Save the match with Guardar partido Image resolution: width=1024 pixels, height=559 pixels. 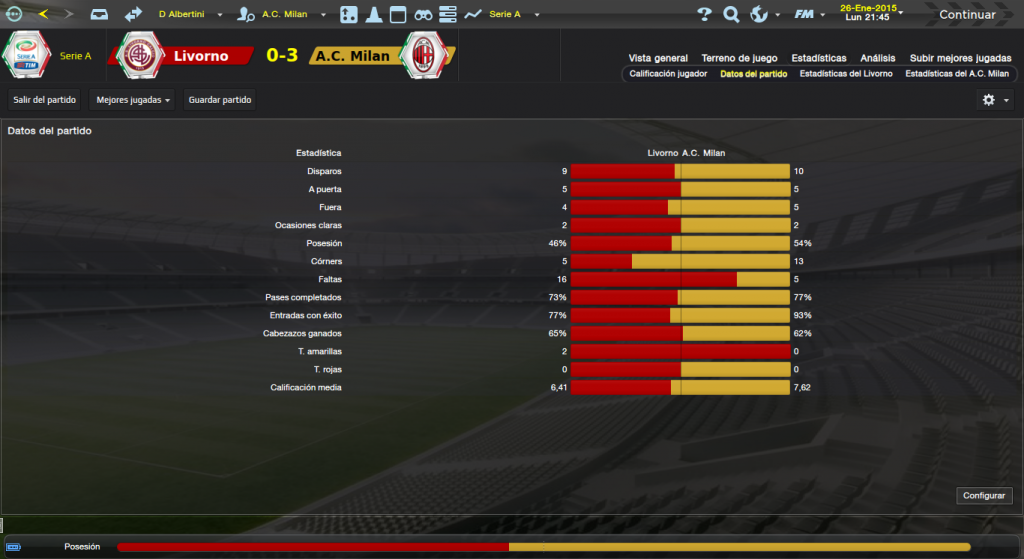click(x=220, y=100)
